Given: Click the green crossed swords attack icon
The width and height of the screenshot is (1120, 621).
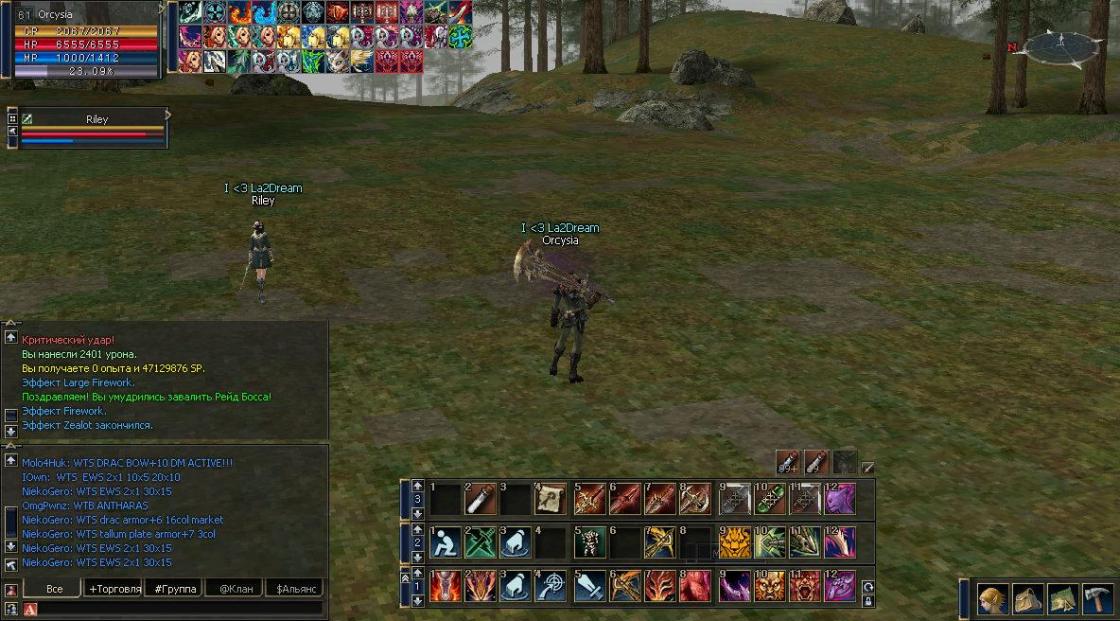Looking at the screenshot, I should pos(481,542).
